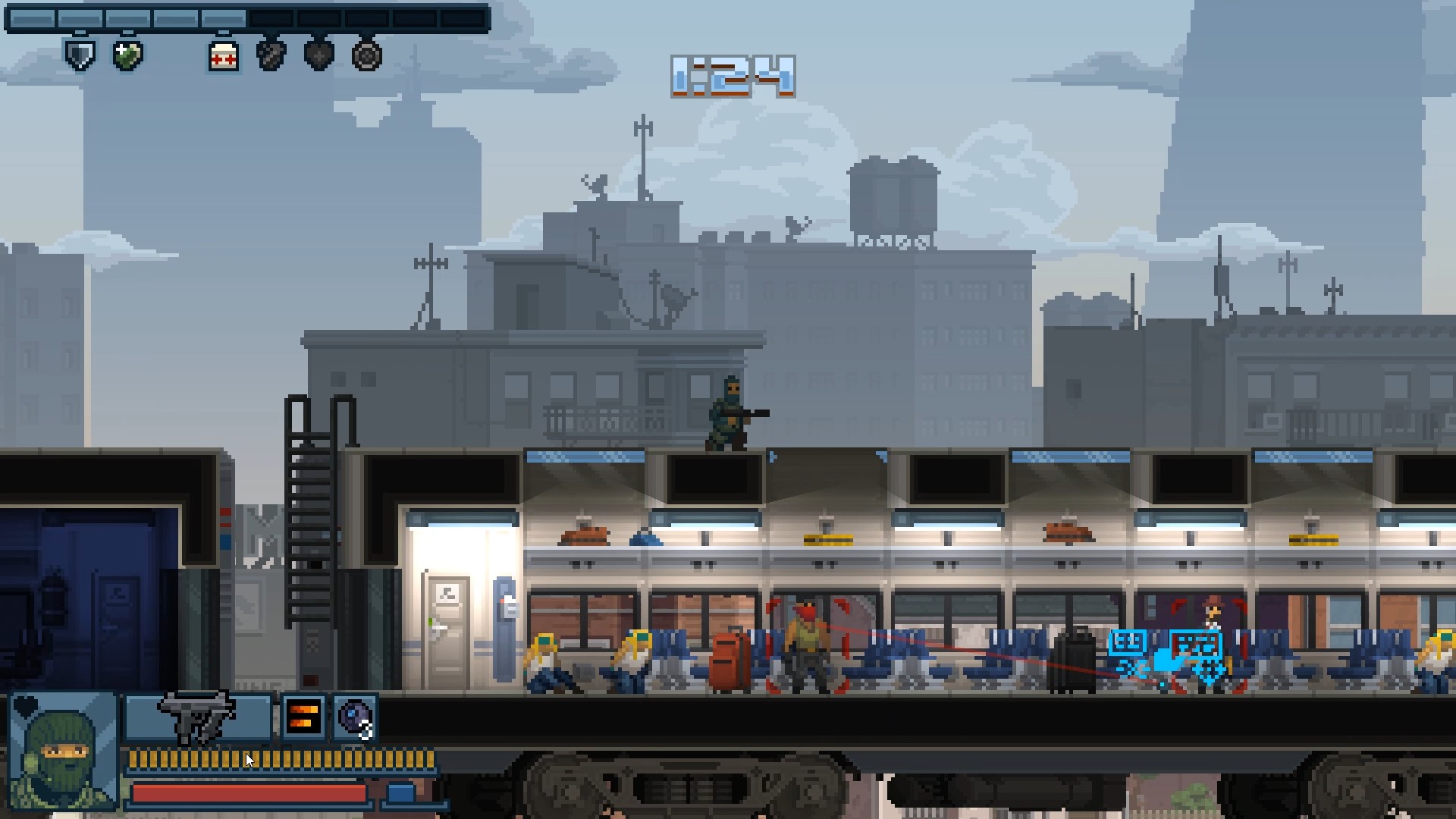
Task: Pick the green armored heart perk
Action: [x=127, y=55]
